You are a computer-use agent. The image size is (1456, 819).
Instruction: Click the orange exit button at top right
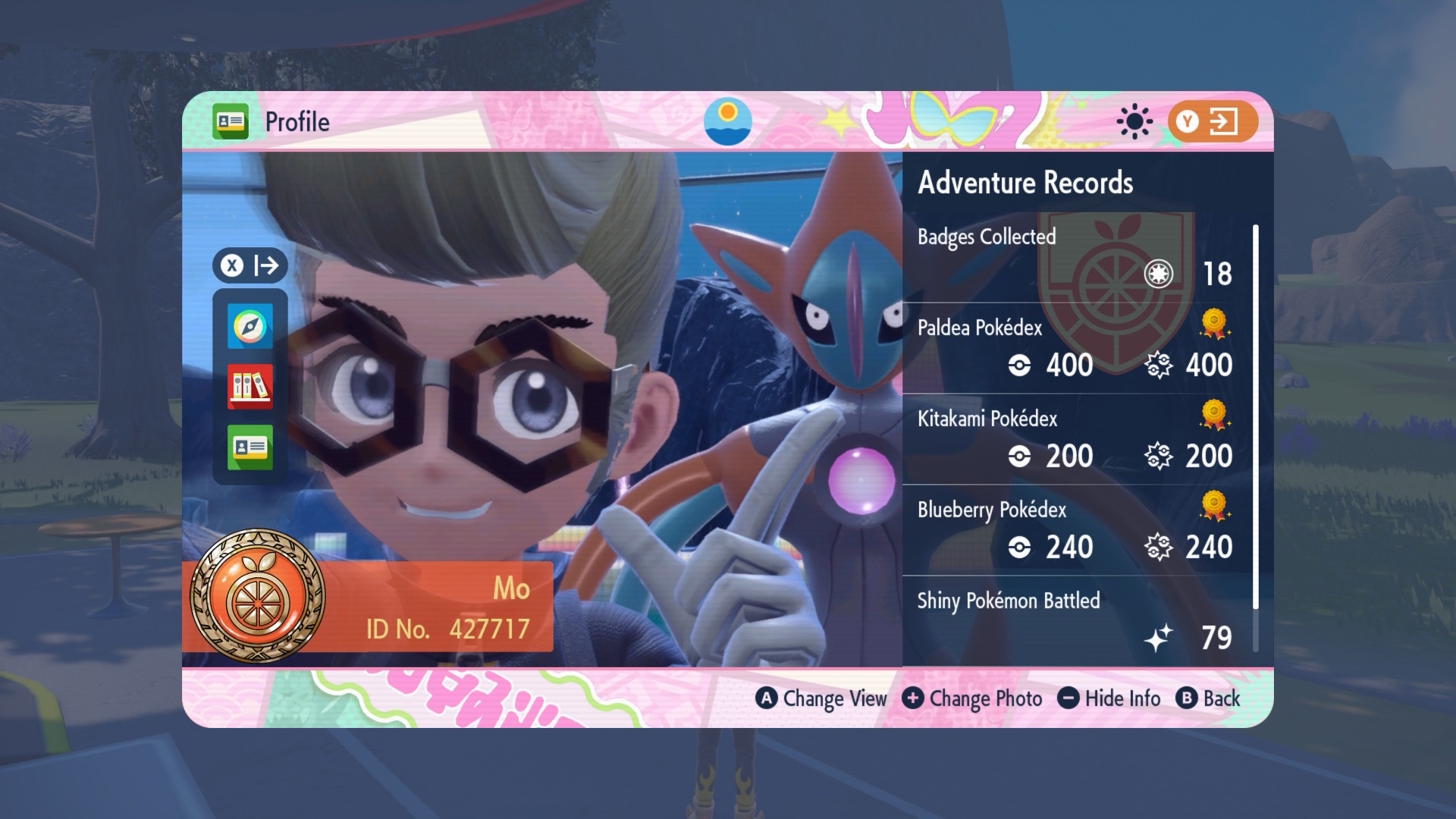pos(1212,121)
